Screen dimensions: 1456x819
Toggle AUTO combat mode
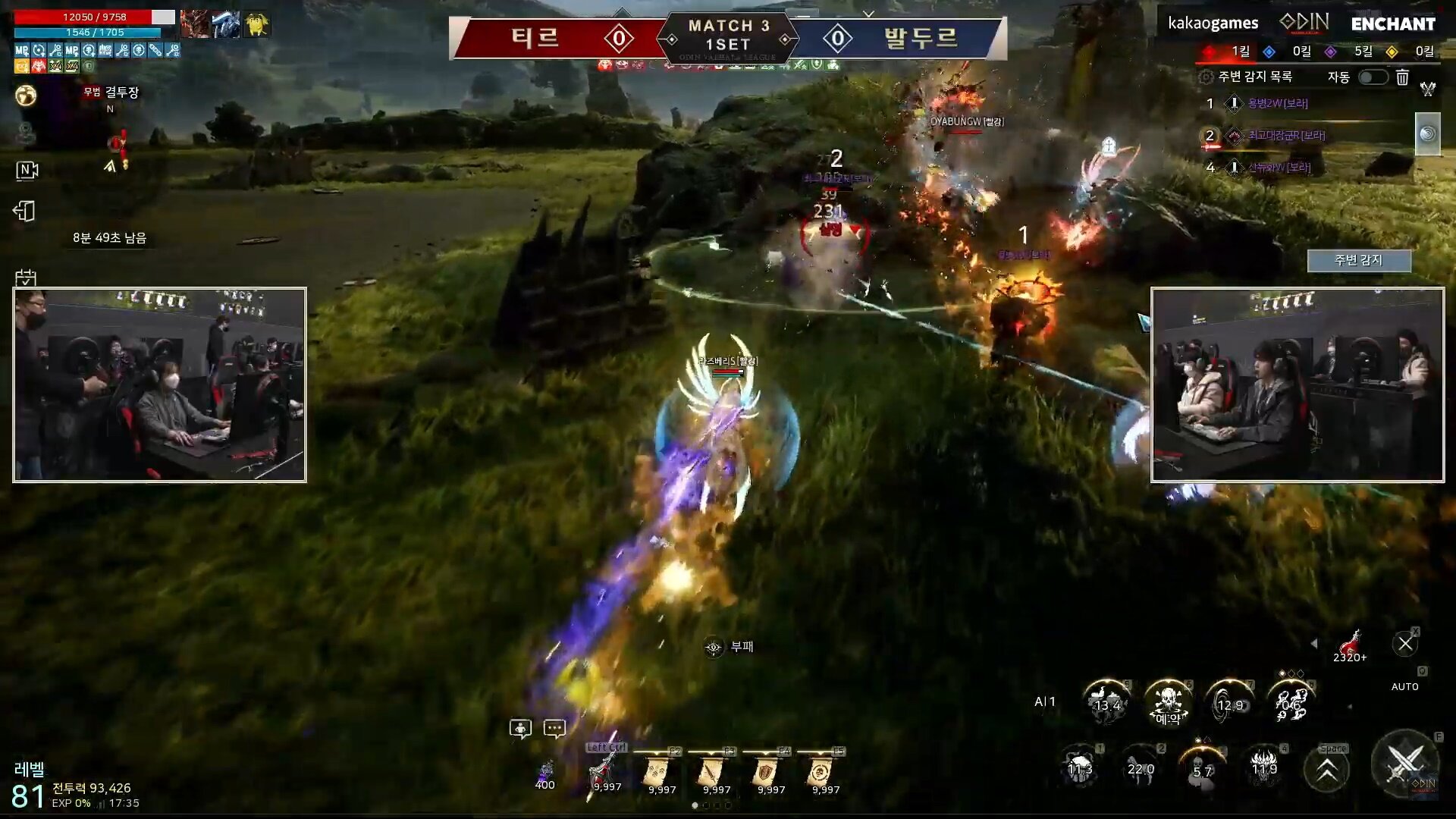[1404, 686]
